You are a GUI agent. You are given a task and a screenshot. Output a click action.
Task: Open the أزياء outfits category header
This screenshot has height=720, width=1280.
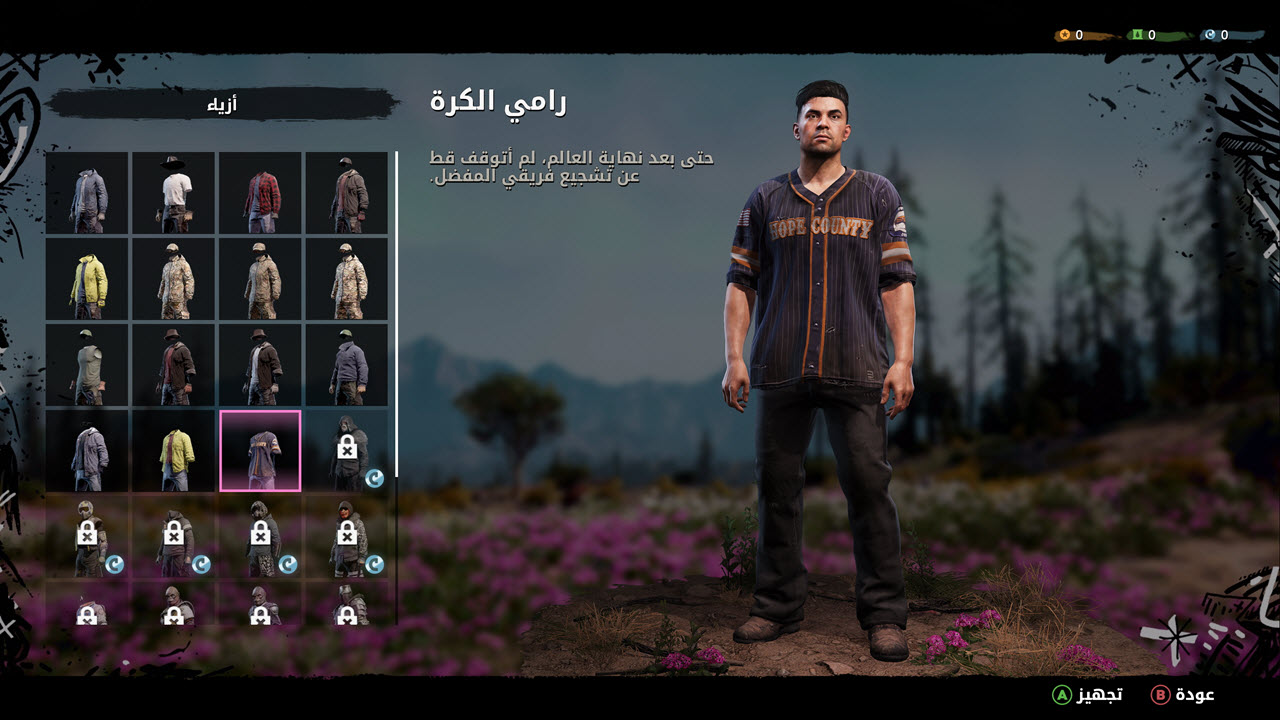[222, 104]
